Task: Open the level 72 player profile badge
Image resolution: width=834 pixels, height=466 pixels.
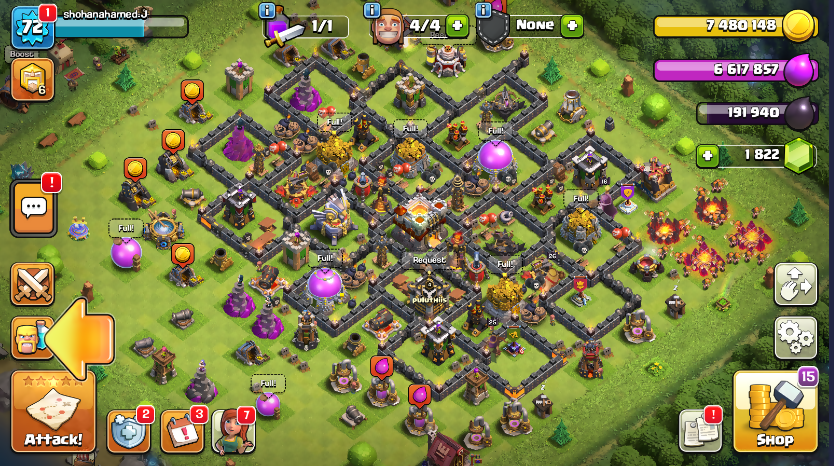Action: 31,27
